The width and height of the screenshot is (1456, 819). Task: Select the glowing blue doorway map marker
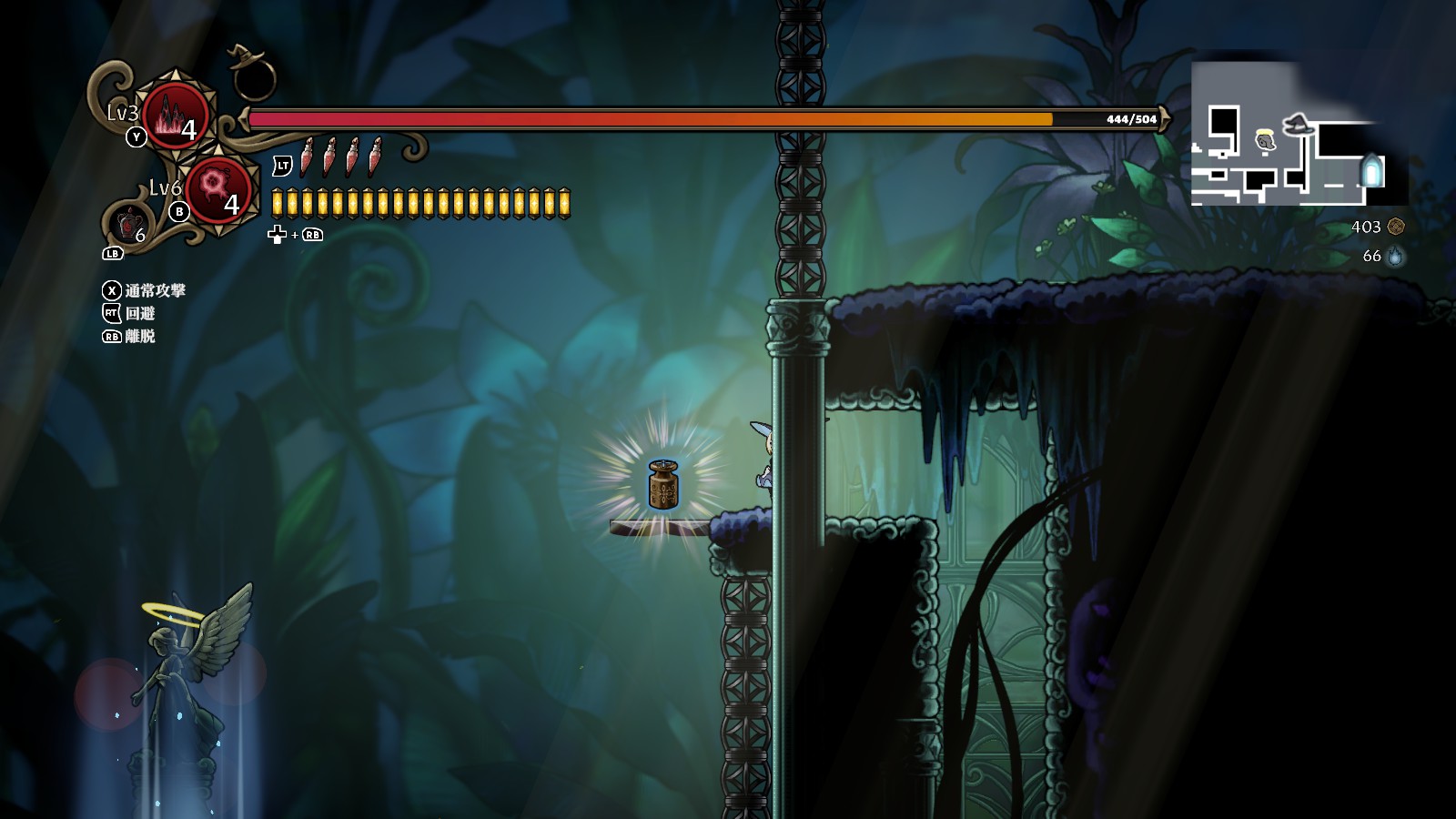[1371, 170]
